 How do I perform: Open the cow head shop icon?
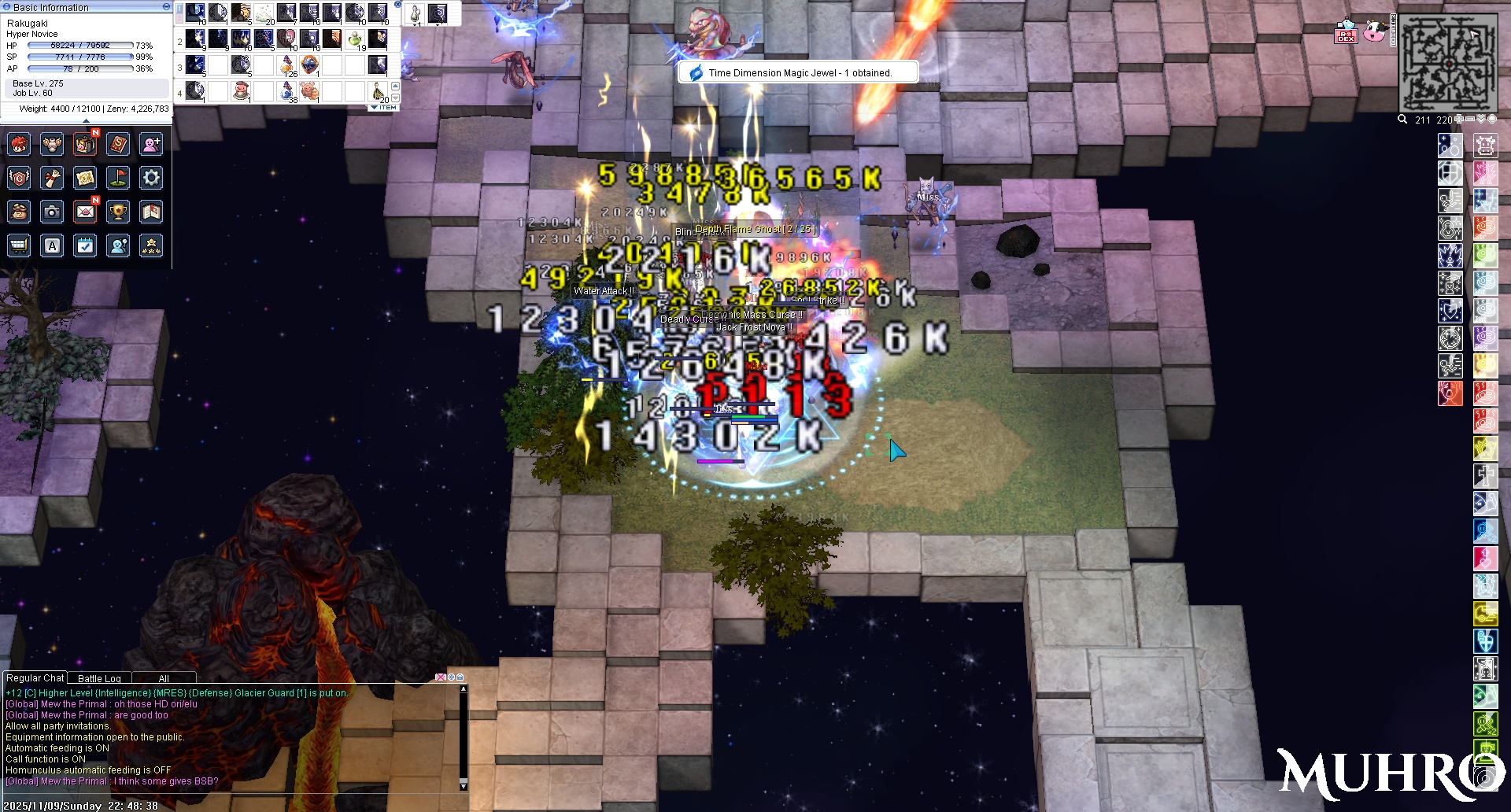1374,32
